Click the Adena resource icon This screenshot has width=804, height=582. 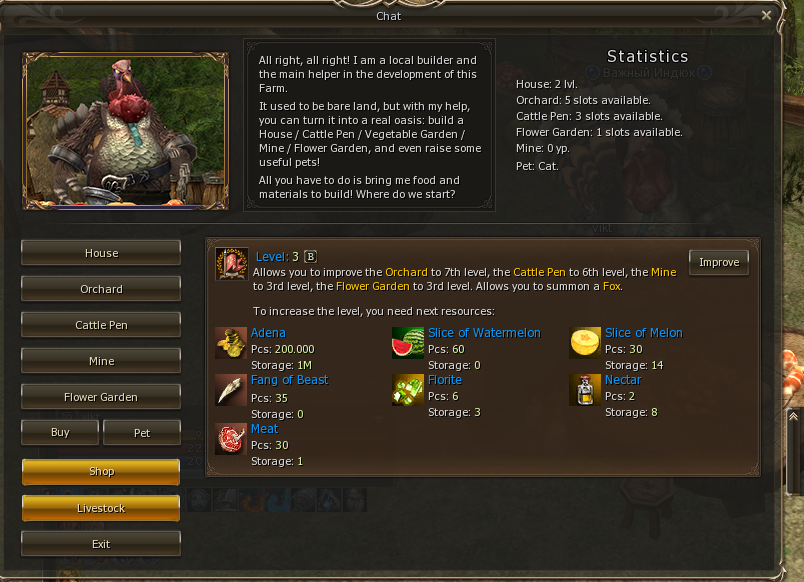click(x=231, y=342)
